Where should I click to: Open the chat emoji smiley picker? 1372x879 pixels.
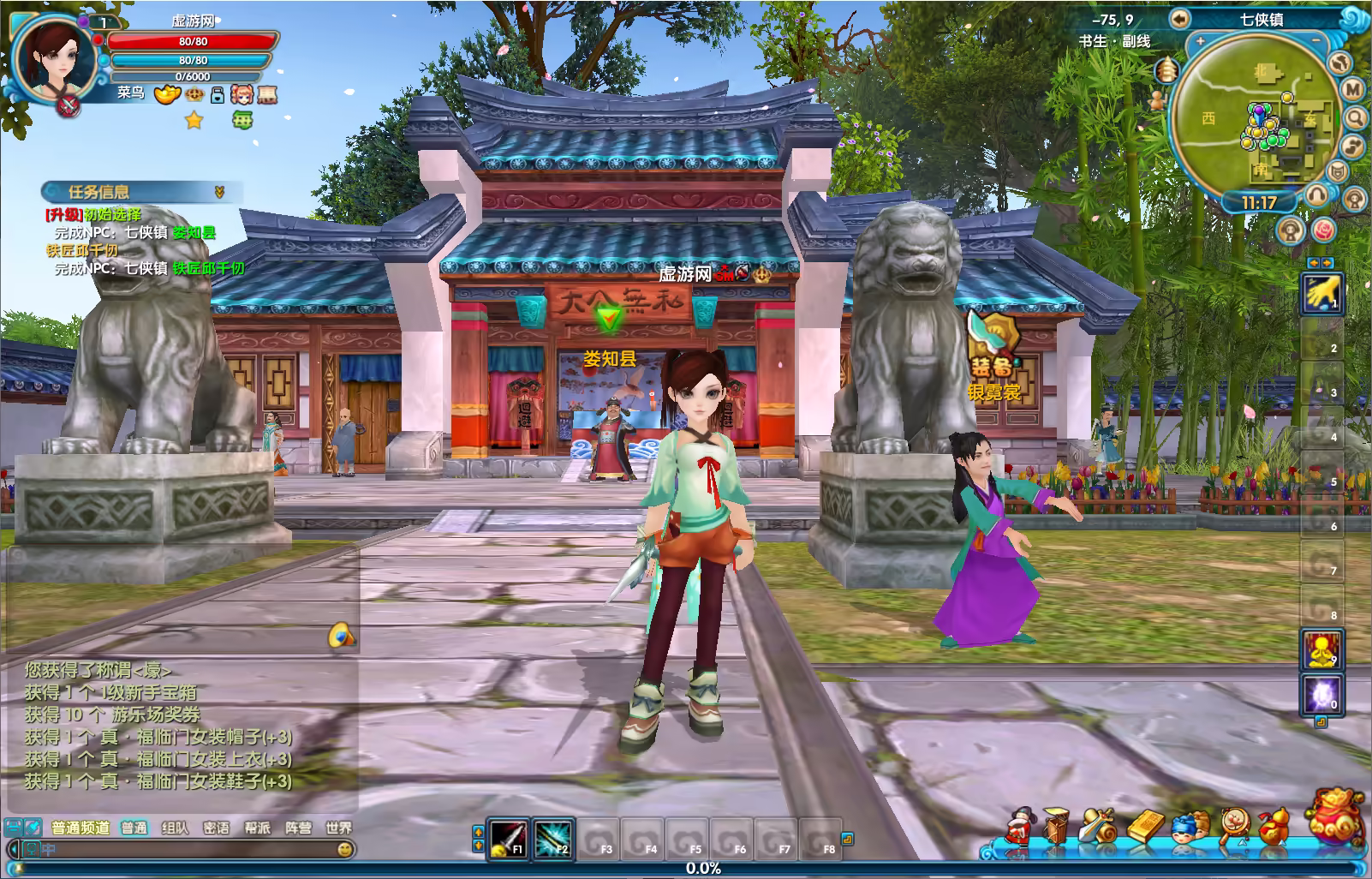click(345, 849)
